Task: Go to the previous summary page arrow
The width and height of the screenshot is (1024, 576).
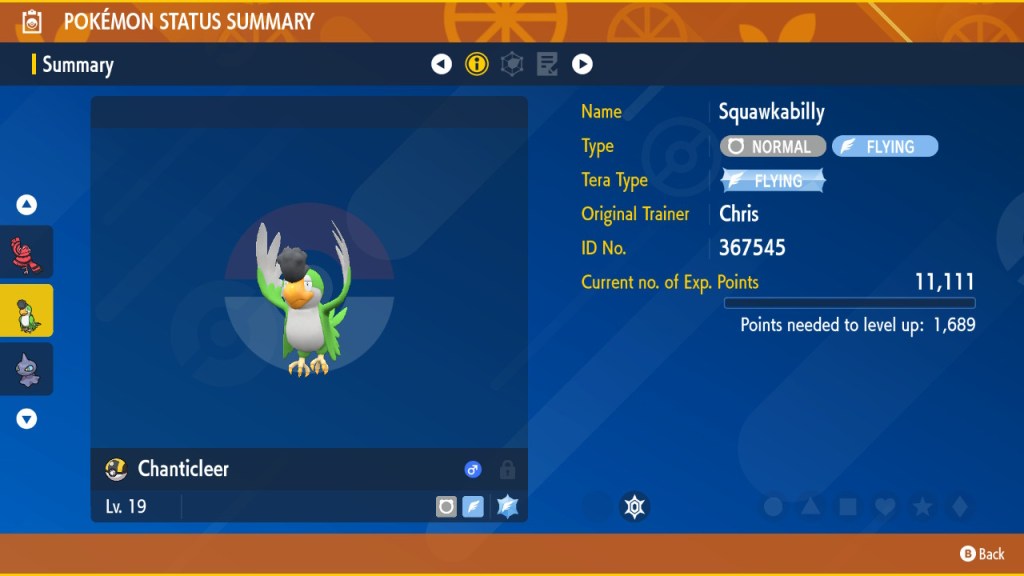Action: pos(441,65)
